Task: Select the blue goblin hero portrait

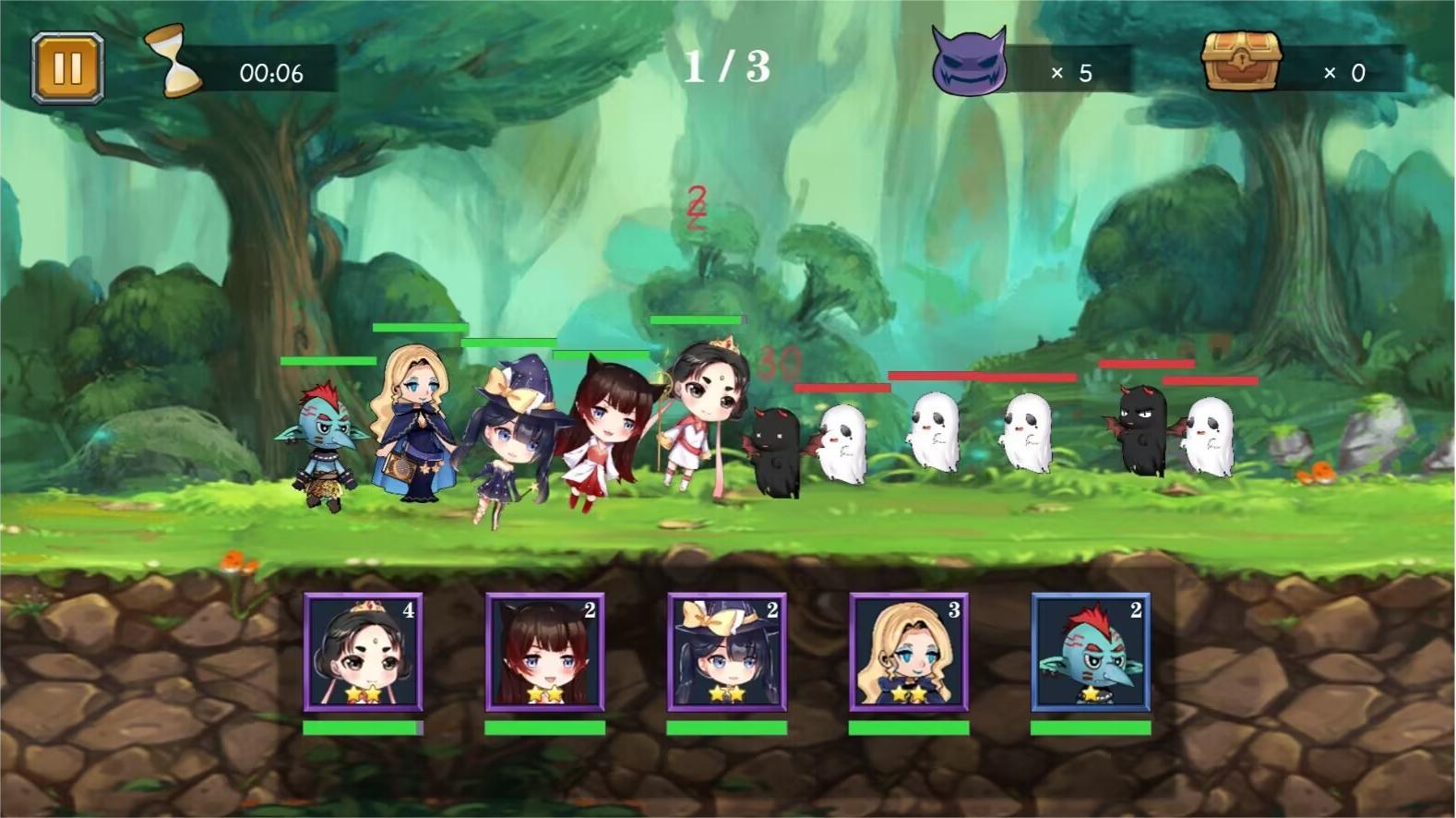Action: [x=1090, y=652]
